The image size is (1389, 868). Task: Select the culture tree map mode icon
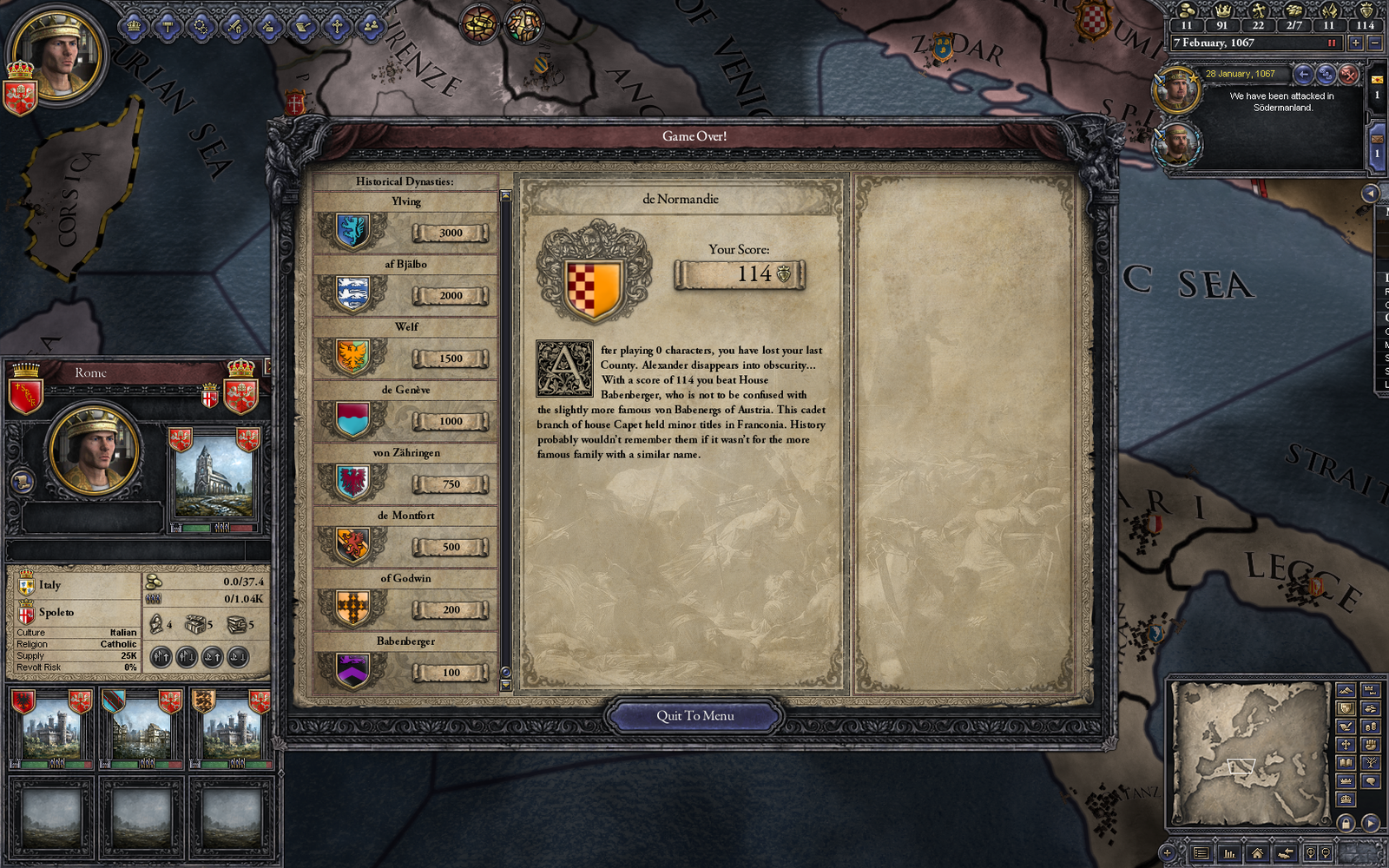pyautogui.click(x=1371, y=763)
